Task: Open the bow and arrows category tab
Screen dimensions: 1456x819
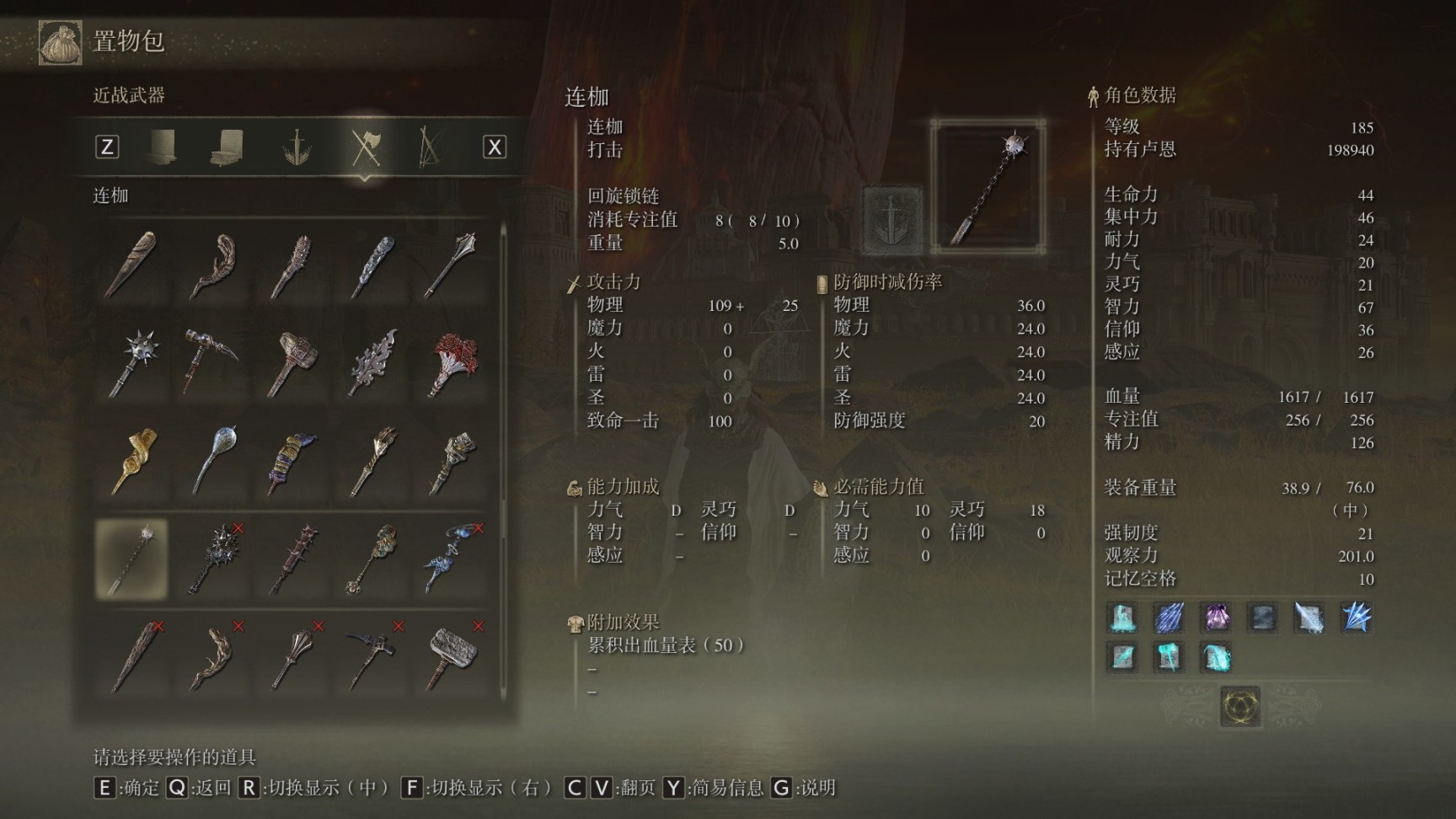Action: (x=430, y=148)
